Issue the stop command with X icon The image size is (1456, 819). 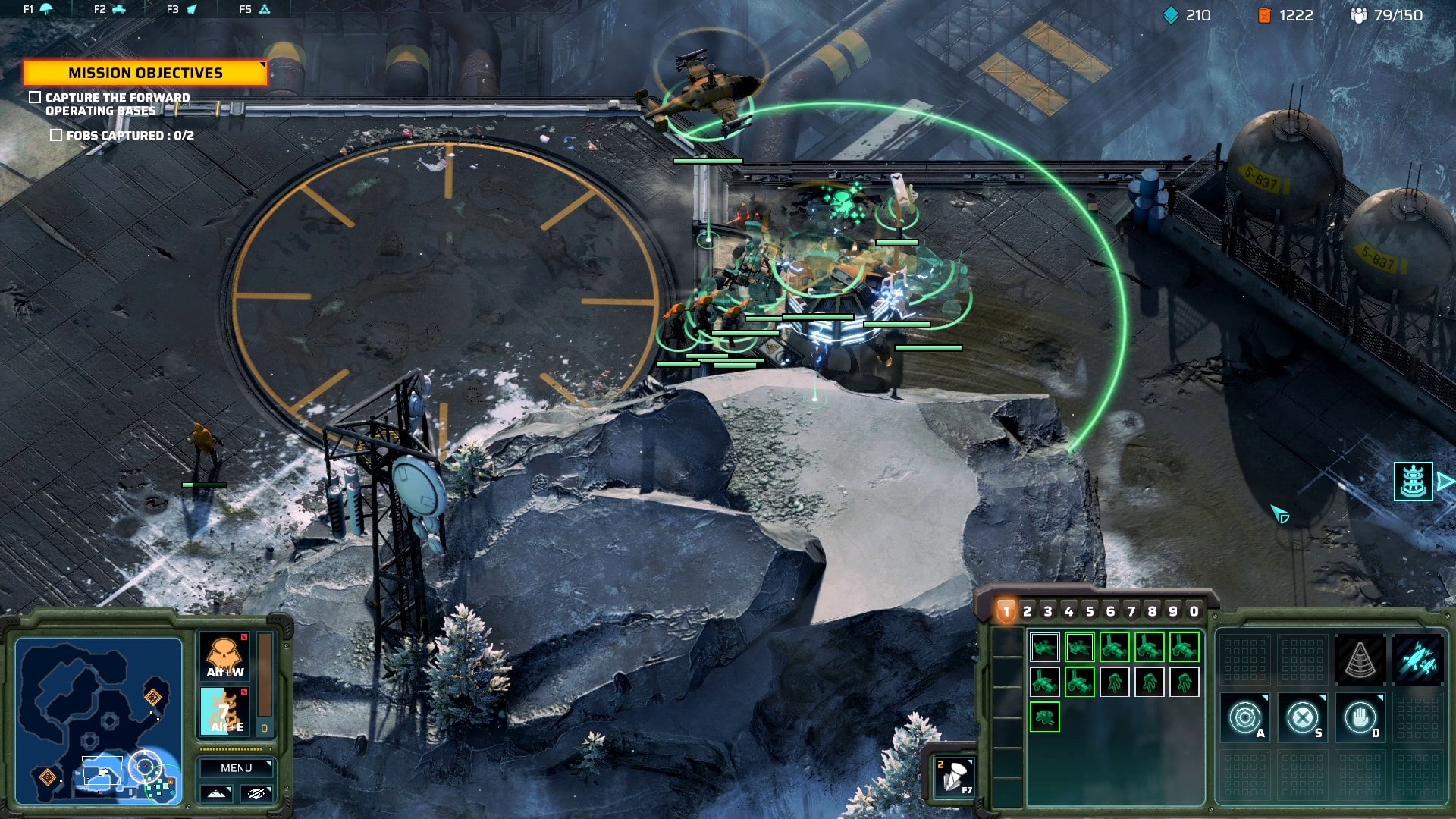click(x=1302, y=717)
